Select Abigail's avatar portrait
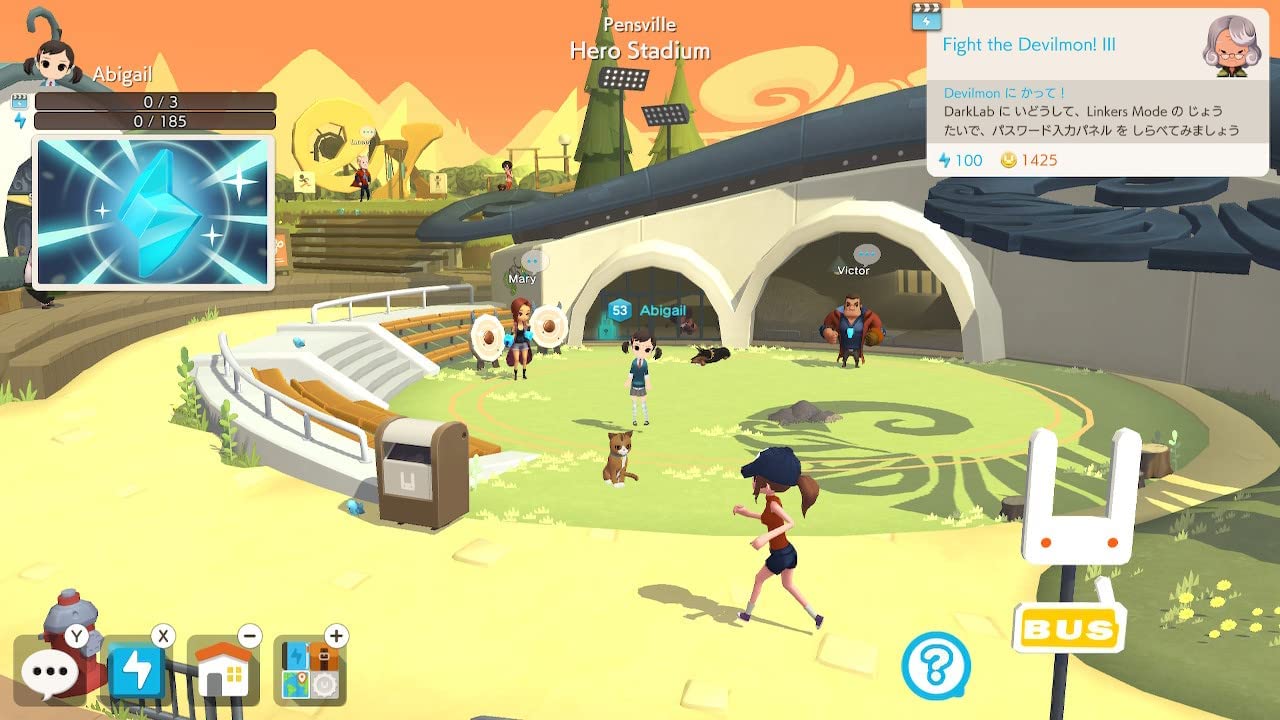 click(55, 60)
